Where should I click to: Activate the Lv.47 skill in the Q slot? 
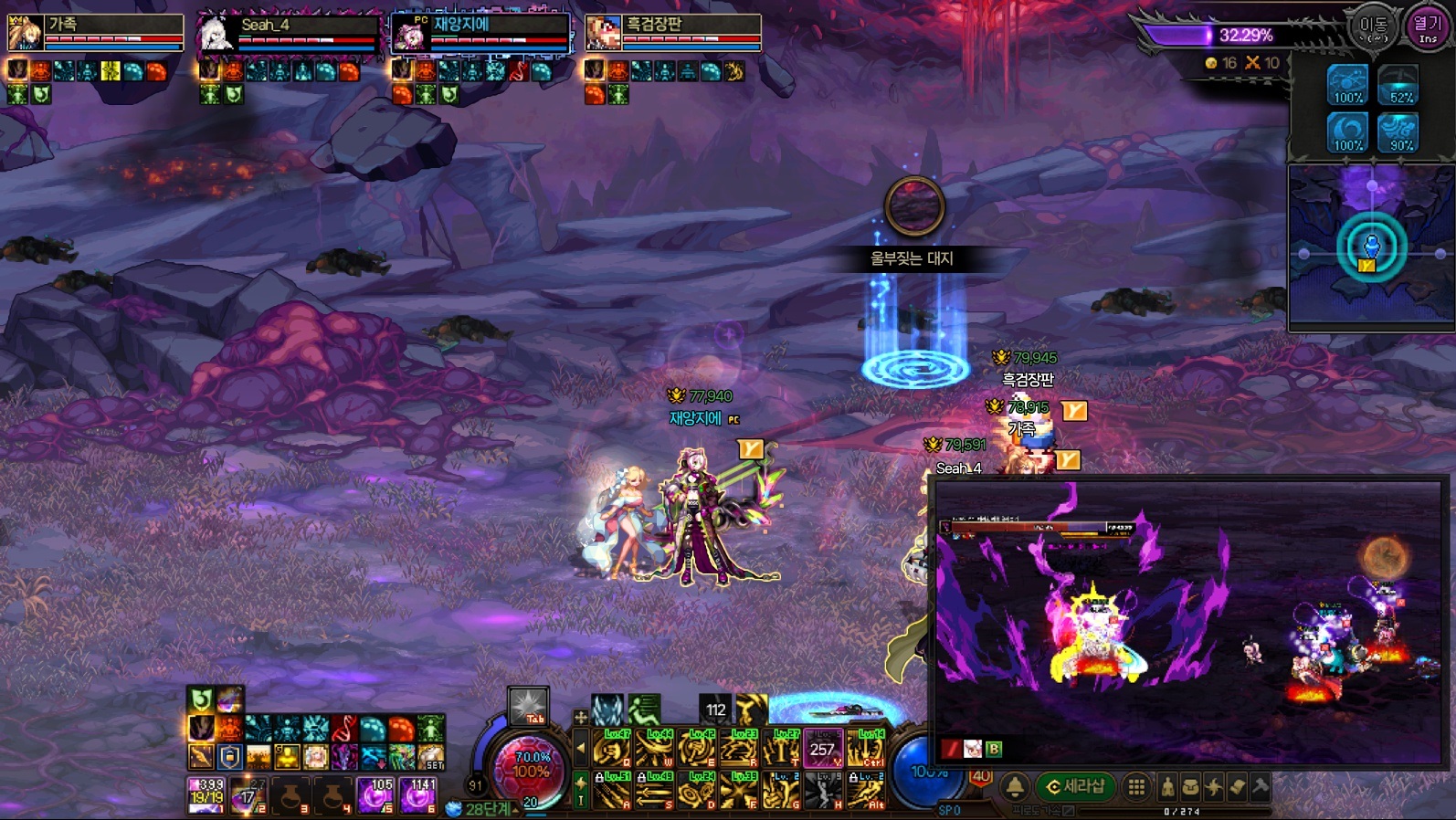coord(612,748)
